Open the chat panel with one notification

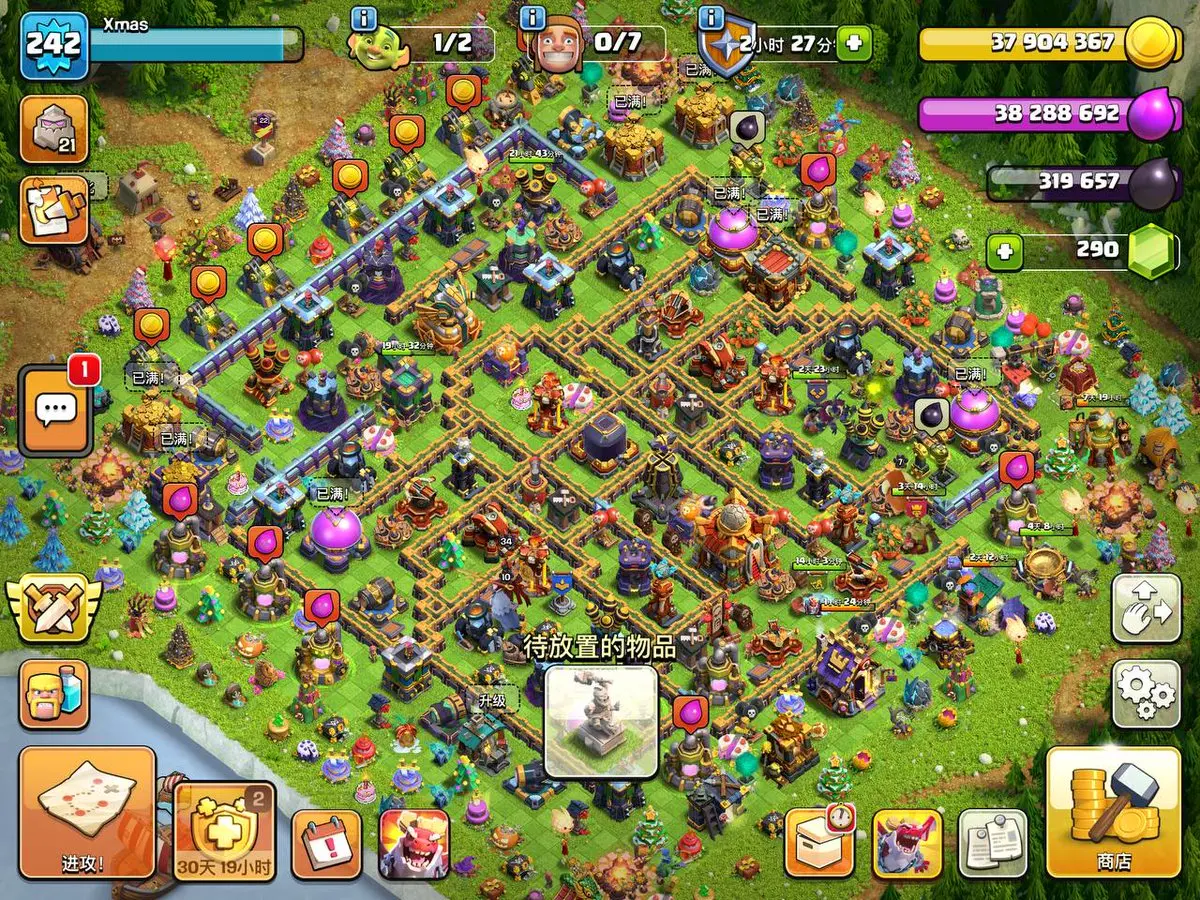(x=56, y=410)
